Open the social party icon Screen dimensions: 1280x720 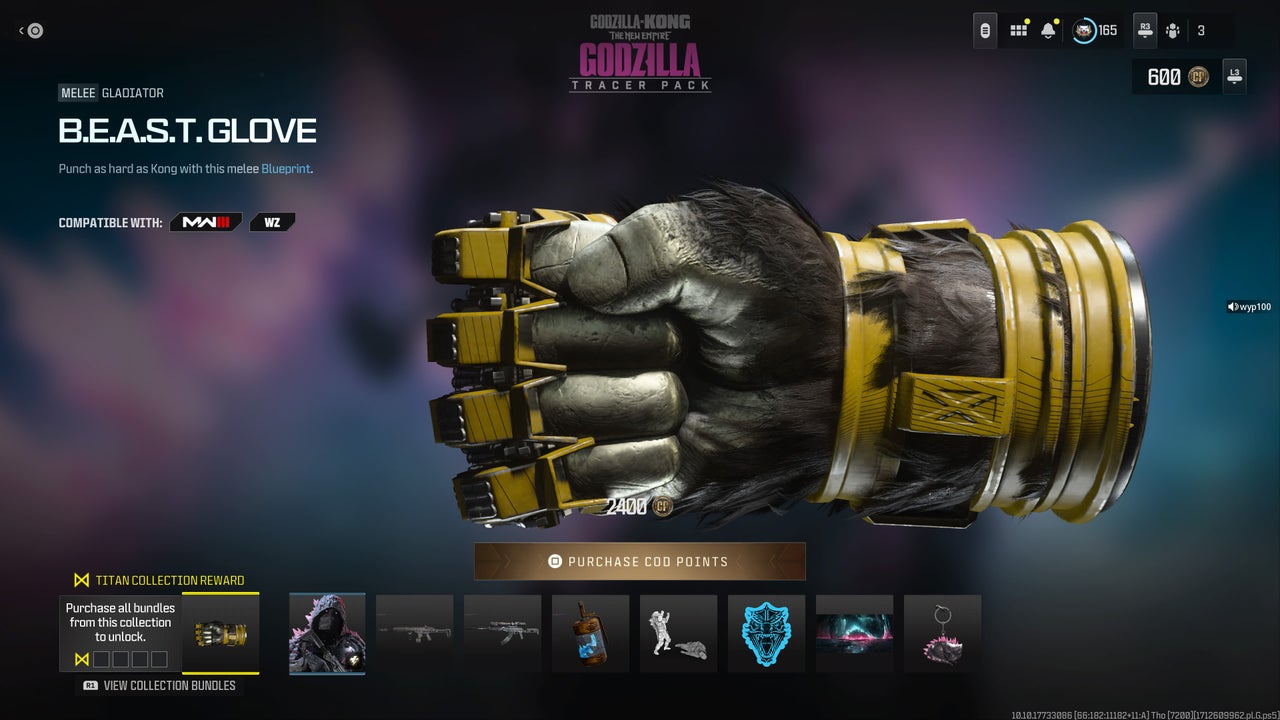point(1173,30)
